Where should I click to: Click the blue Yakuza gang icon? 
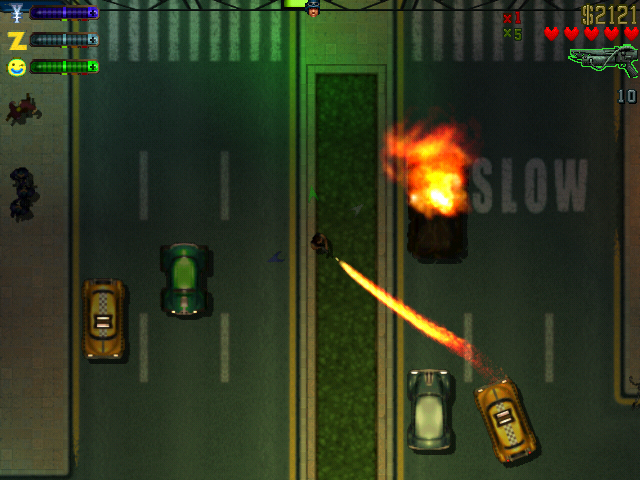click(16, 13)
